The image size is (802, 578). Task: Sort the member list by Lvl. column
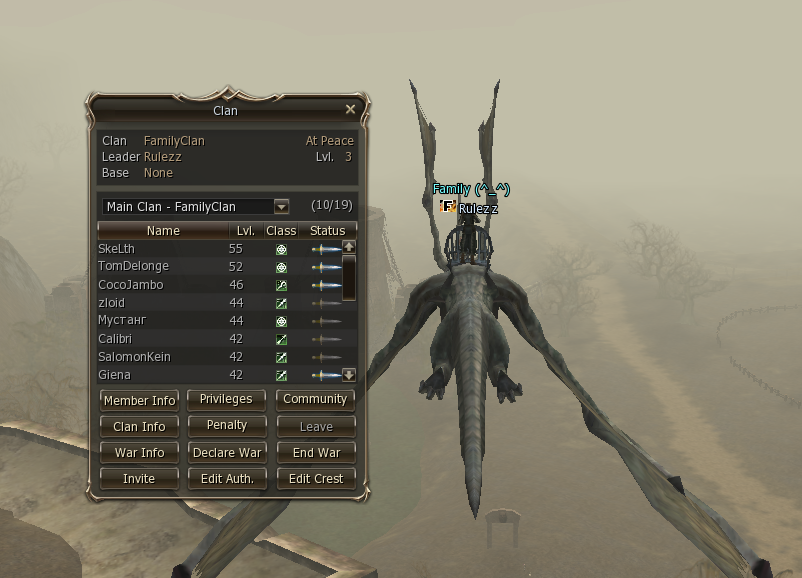[x=246, y=231]
